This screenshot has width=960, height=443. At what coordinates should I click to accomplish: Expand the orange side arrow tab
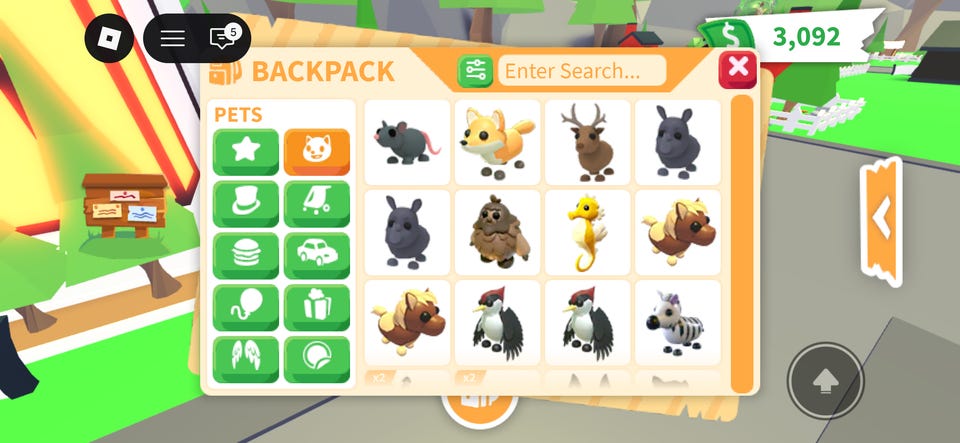(x=881, y=217)
